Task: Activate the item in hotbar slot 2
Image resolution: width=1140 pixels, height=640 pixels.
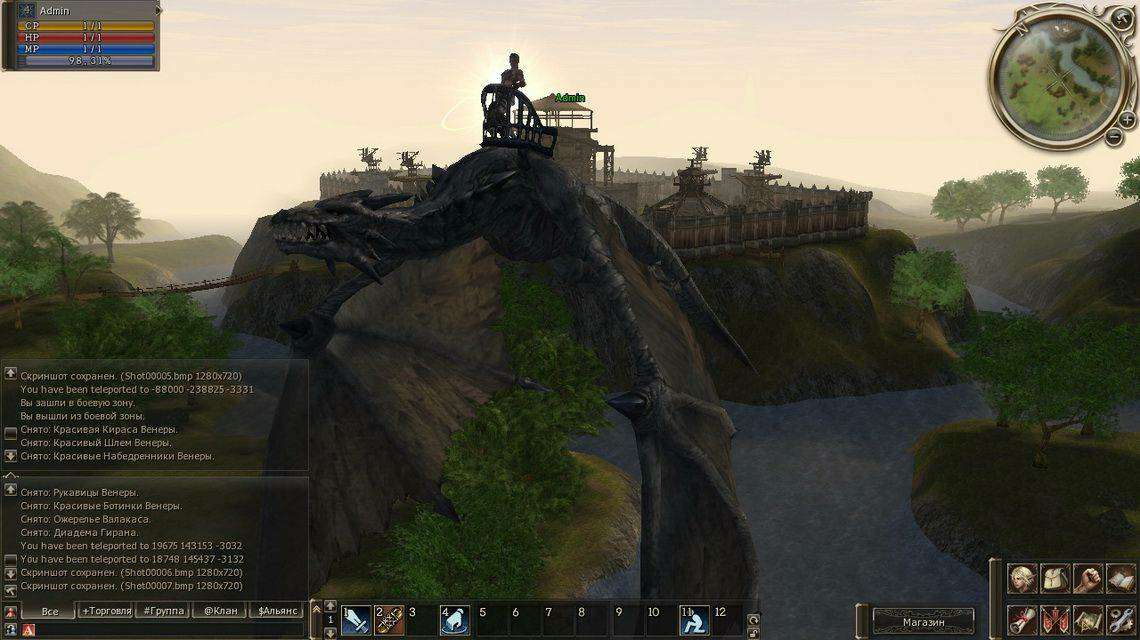Action: [x=389, y=621]
